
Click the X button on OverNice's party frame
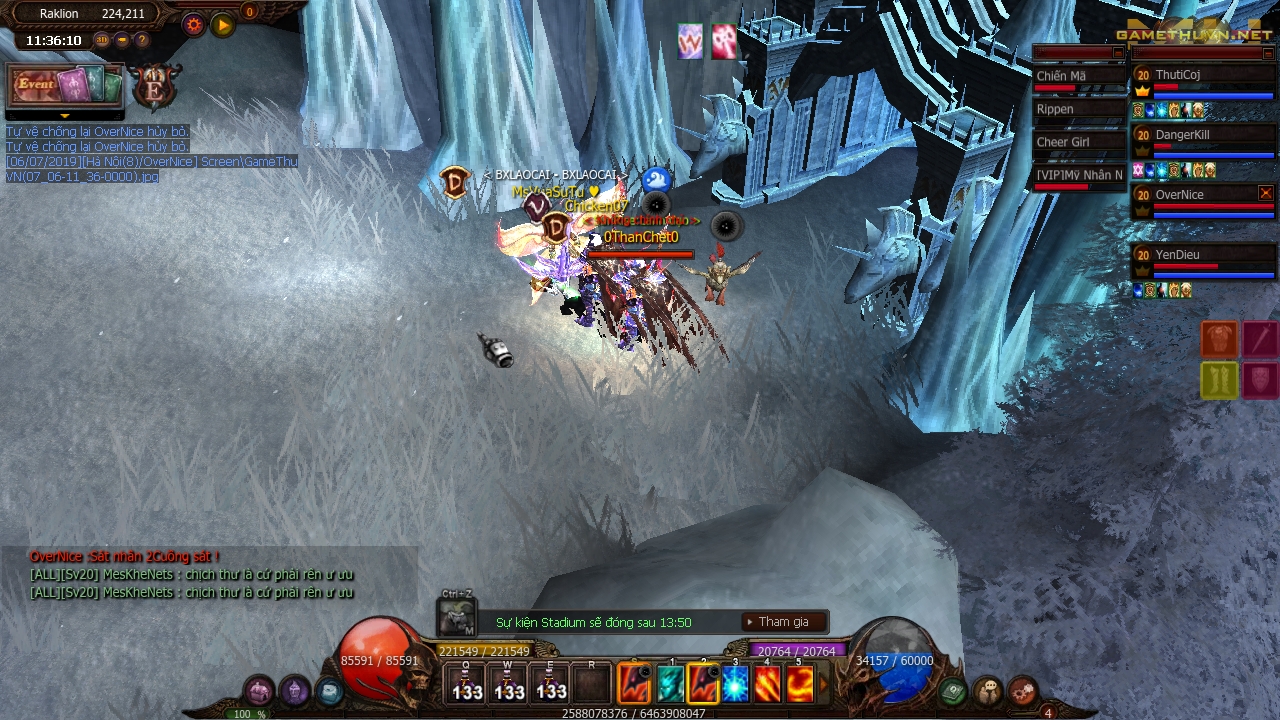tap(1266, 193)
